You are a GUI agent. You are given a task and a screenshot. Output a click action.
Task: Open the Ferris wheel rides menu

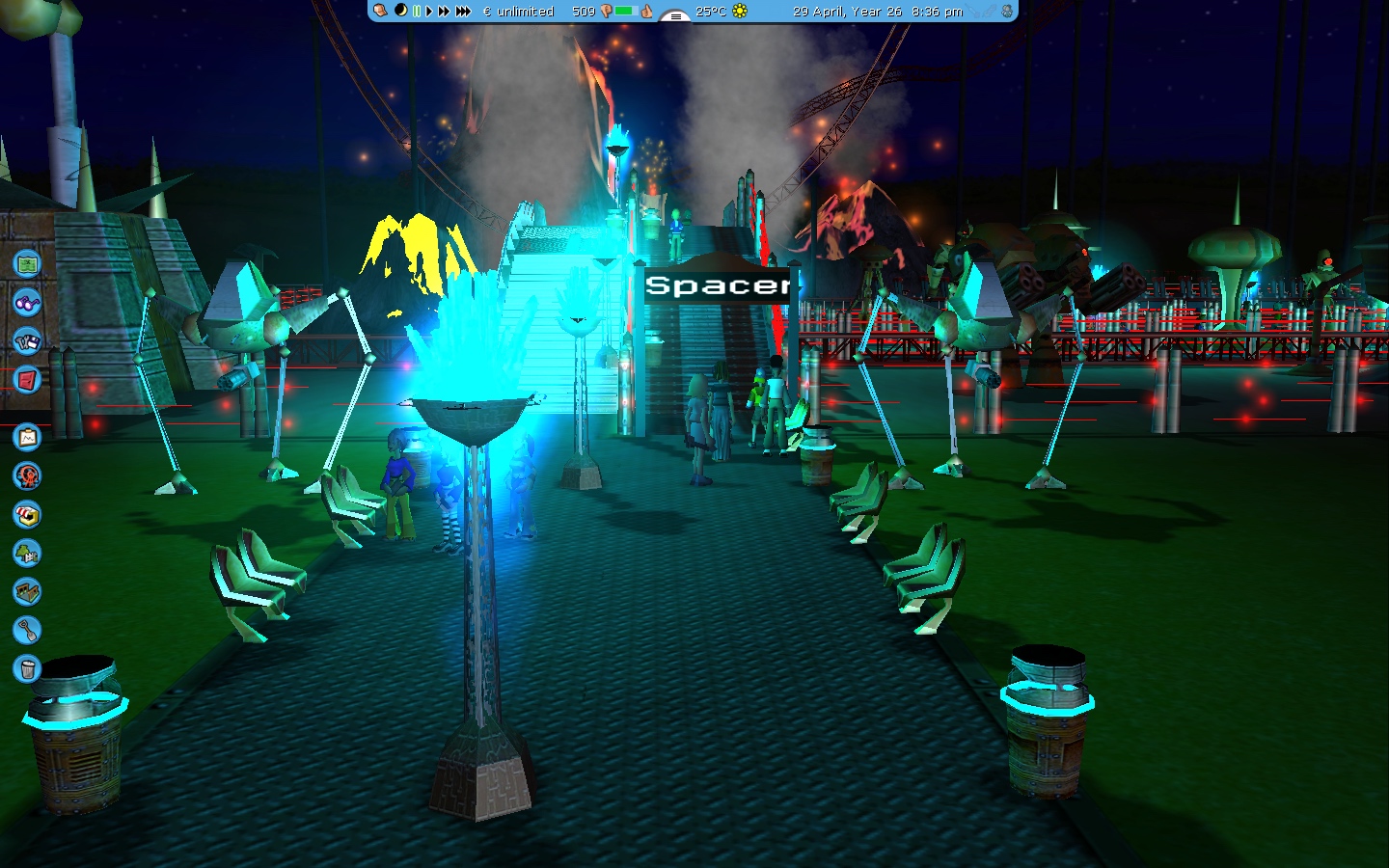(x=27, y=475)
